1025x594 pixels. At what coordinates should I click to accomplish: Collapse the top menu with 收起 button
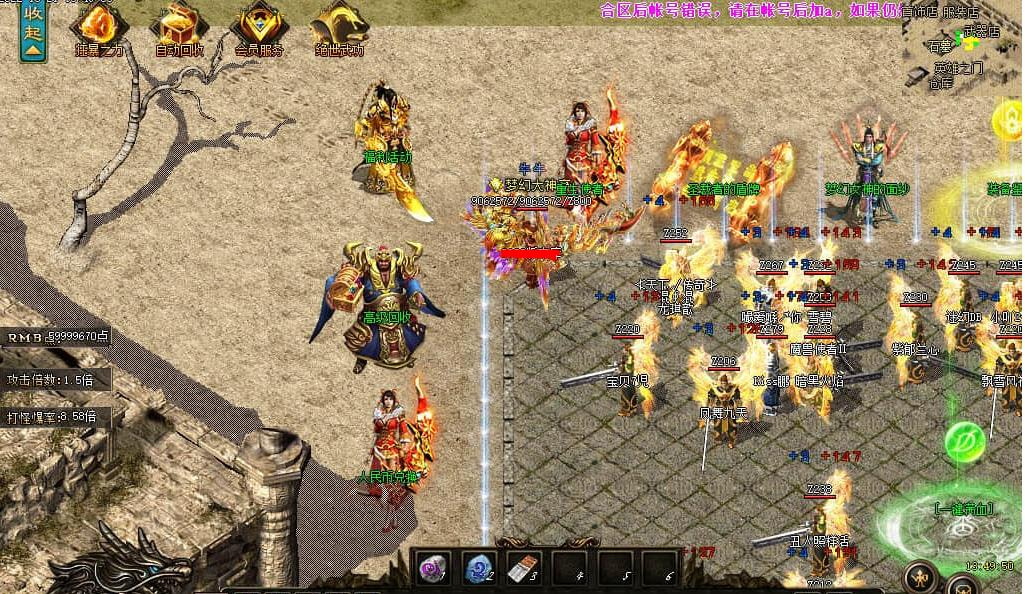click(x=33, y=31)
